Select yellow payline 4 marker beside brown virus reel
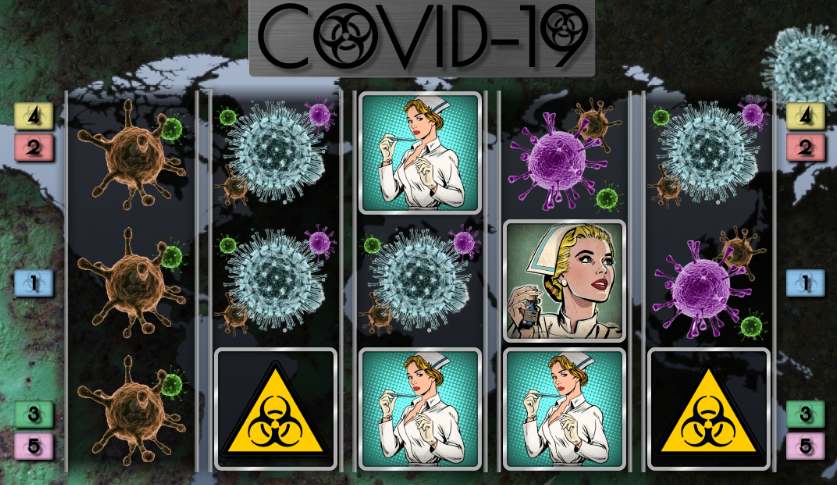Viewport: 837px width, 485px height. (33, 116)
